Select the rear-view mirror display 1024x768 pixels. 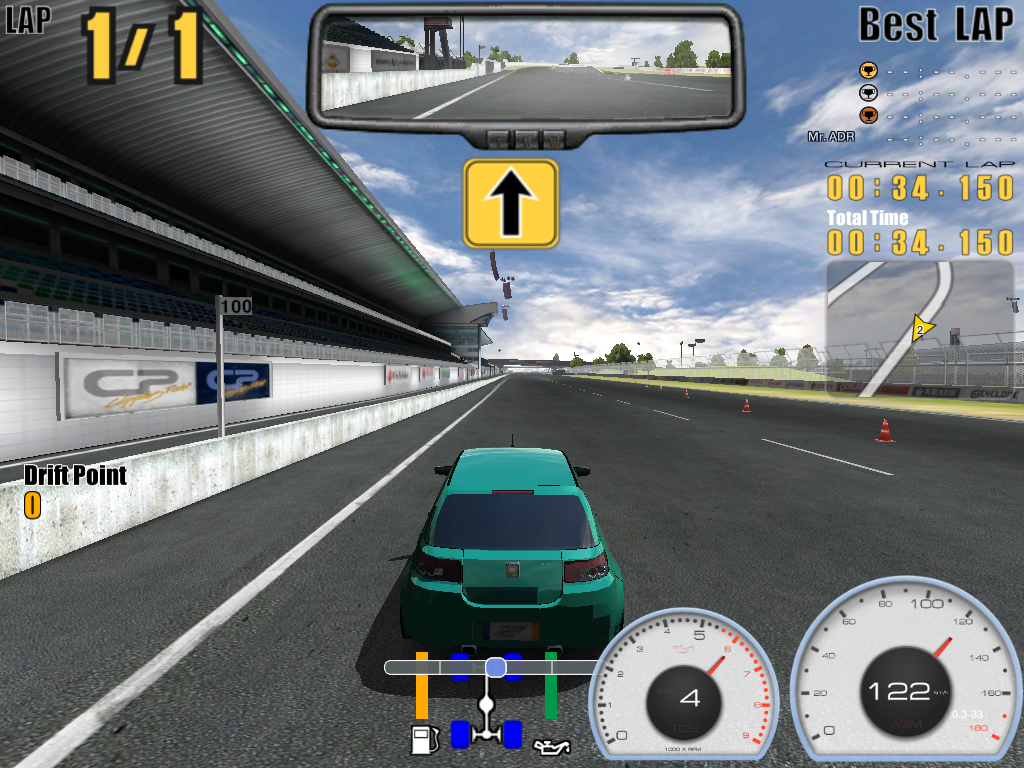tap(526, 65)
